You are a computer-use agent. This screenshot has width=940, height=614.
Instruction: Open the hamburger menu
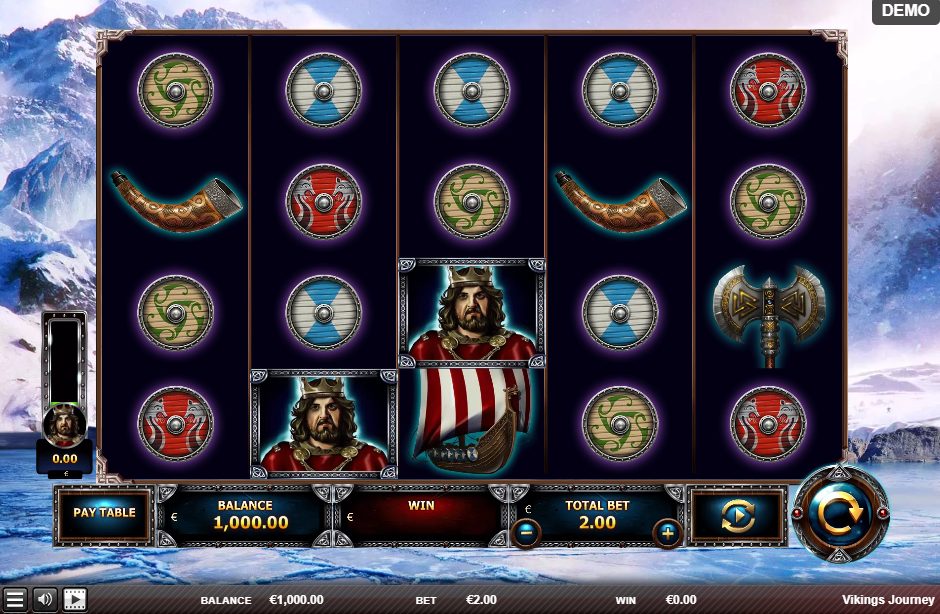point(15,599)
